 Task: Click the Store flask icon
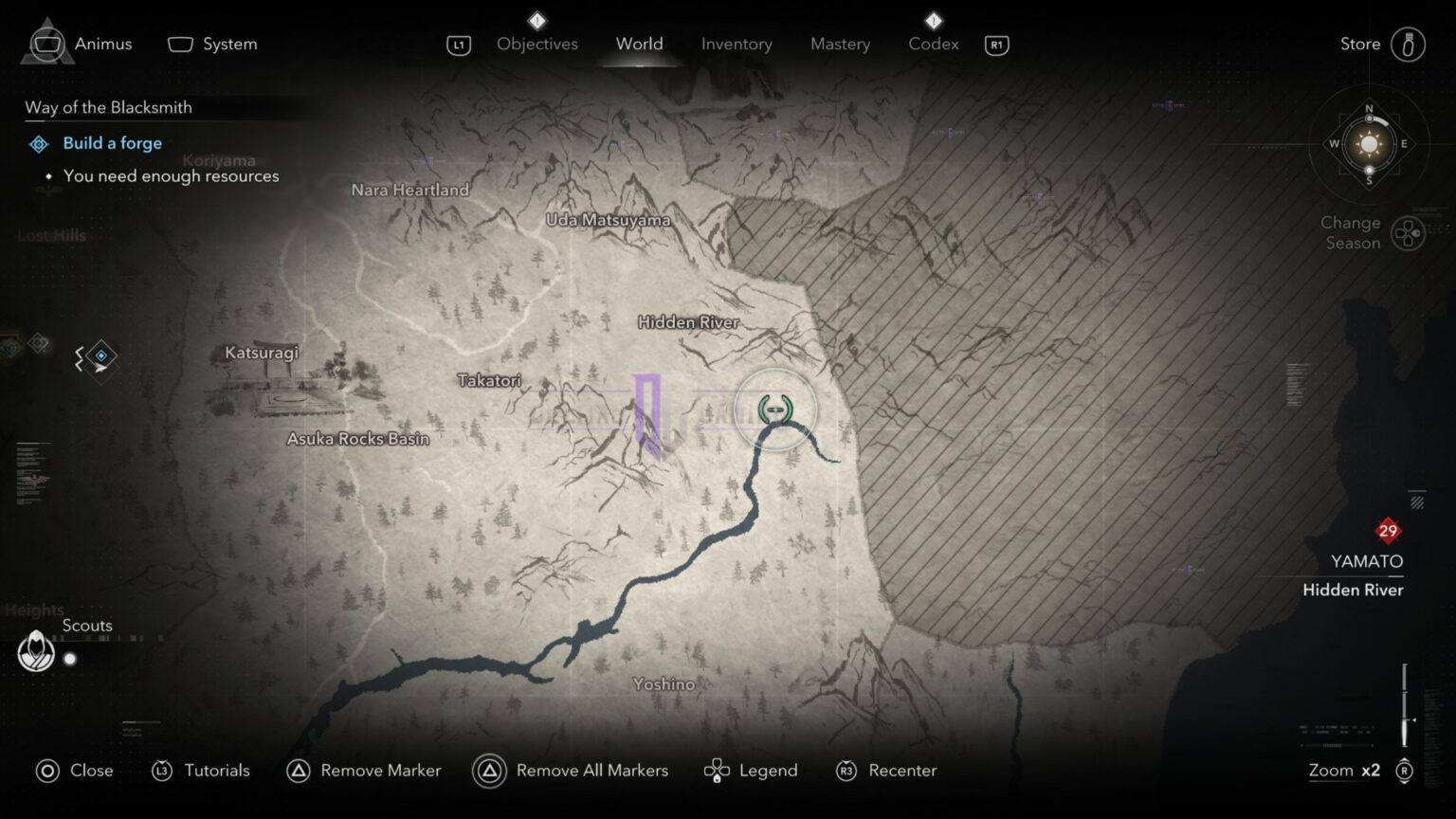(1409, 44)
